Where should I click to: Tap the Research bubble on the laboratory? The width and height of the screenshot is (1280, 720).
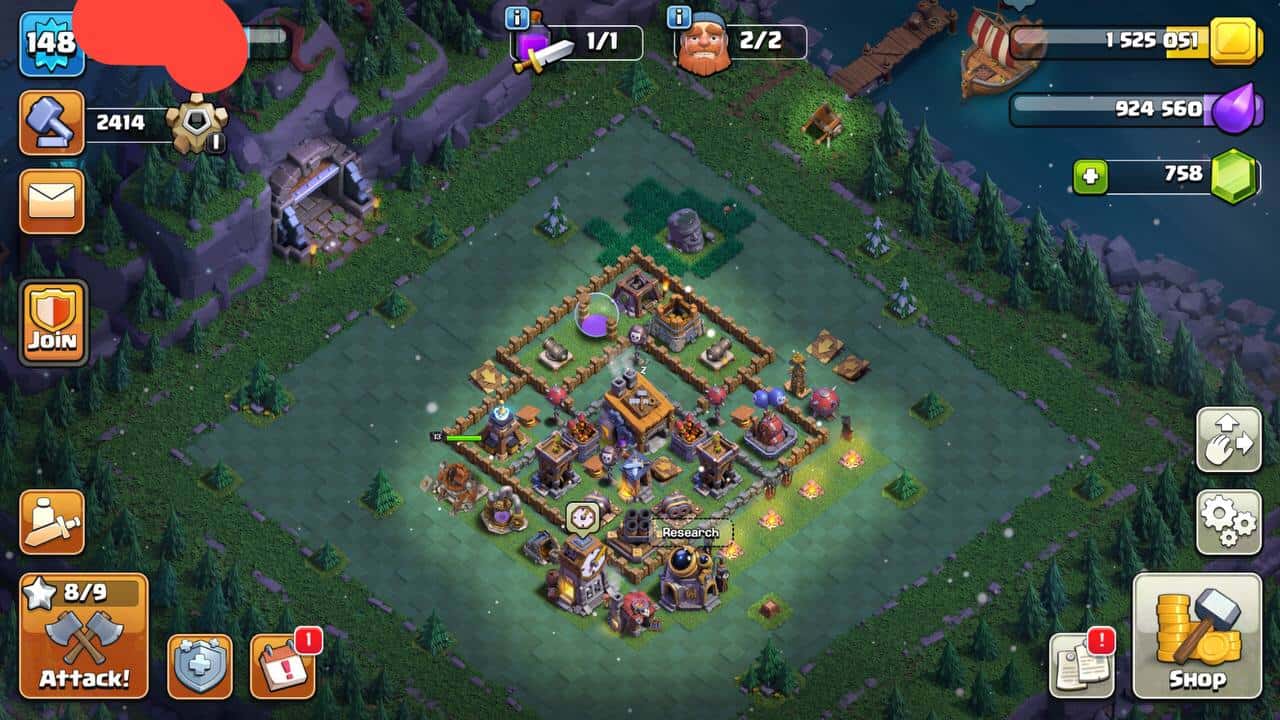(690, 533)
